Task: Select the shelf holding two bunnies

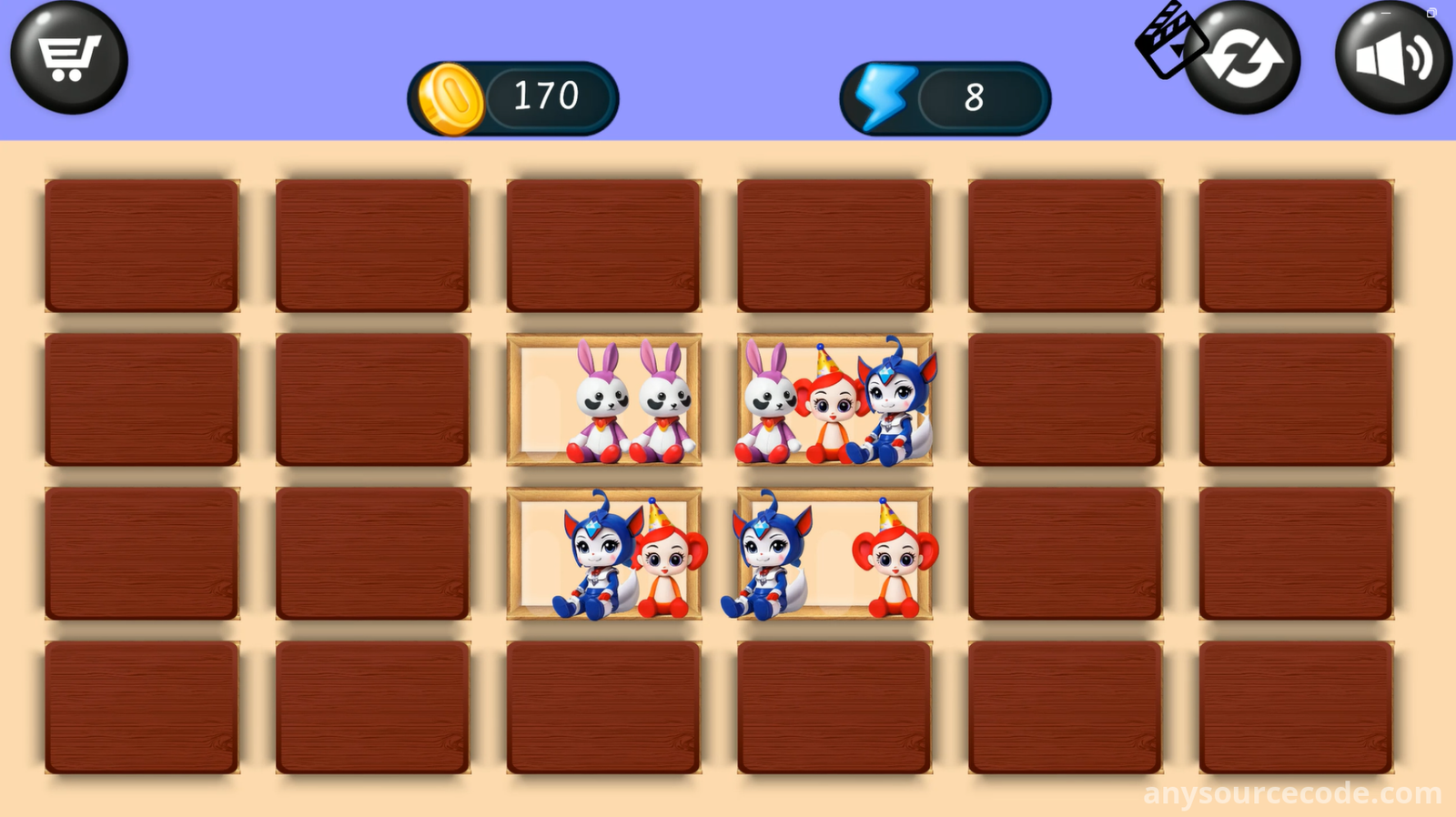Action: coord(604,400)
